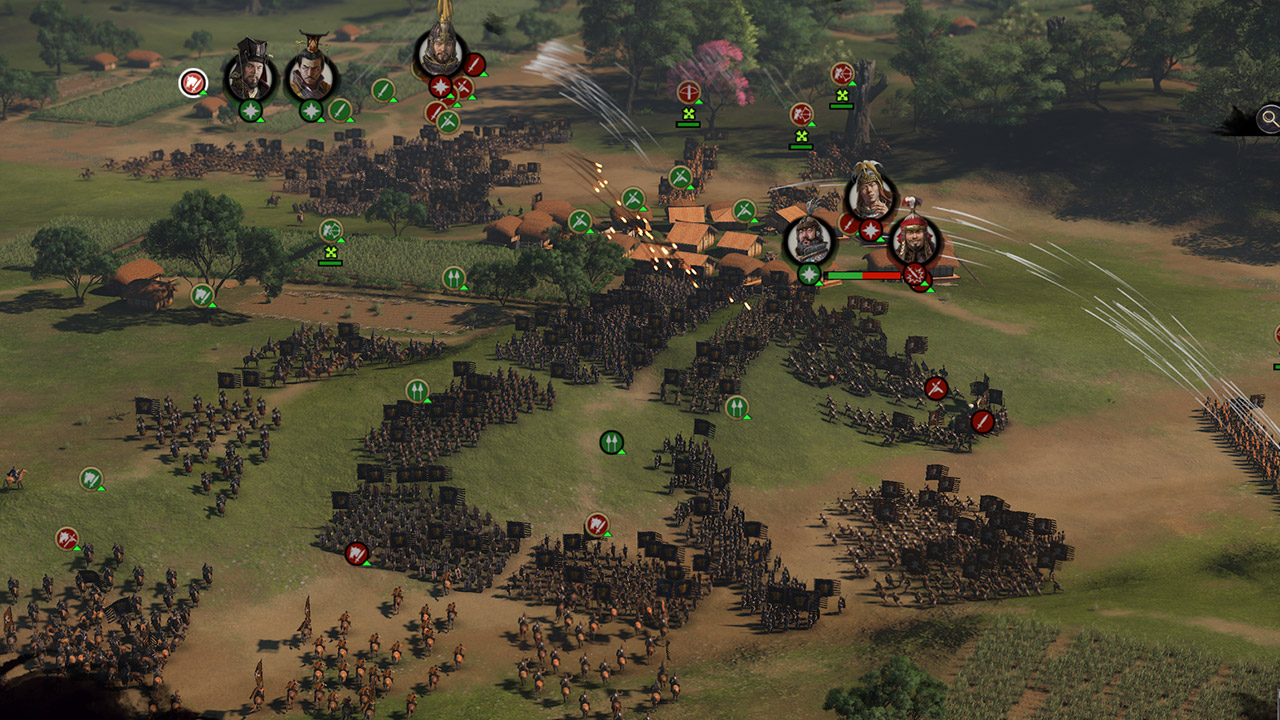The image size is (1280, 720).
Task: Target the red crossed-swords enemy unit marker
Action: click(936, 388)
